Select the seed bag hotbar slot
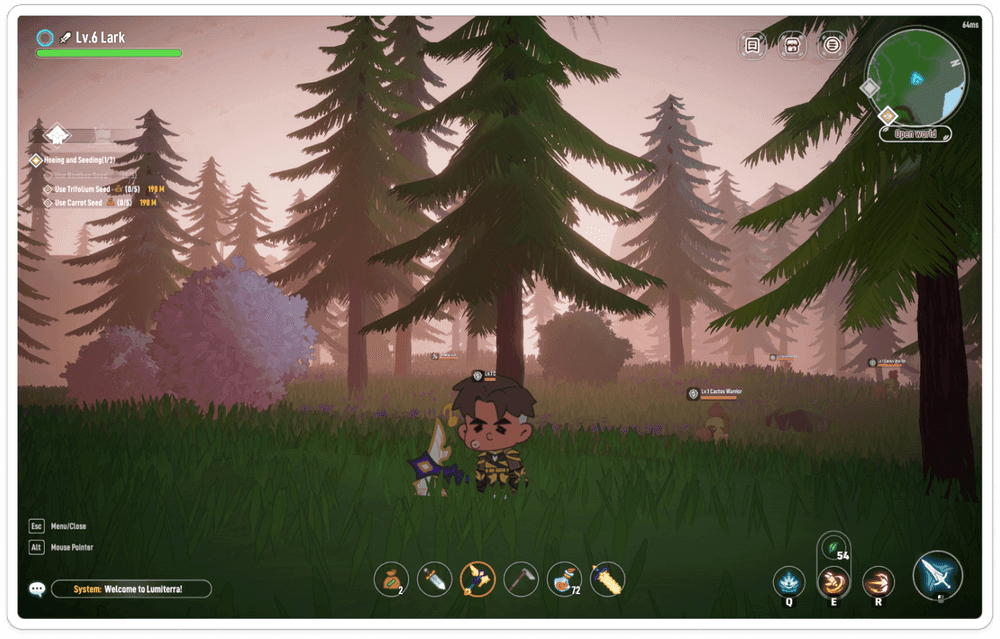Viewport: 1000px width, 639px height. [x=391, y=578]
